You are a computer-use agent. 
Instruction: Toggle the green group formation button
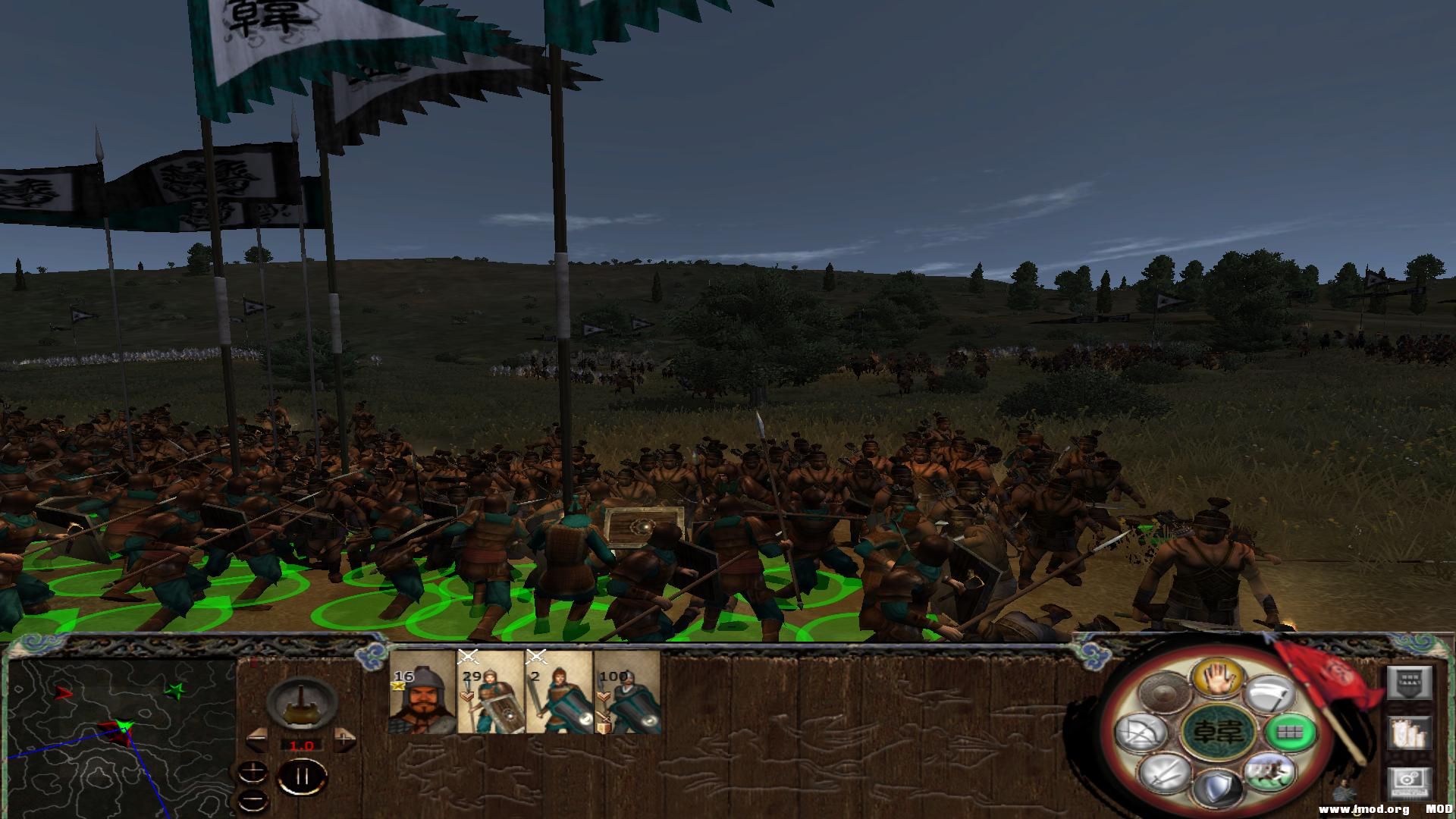click(x=1289, y=732)
